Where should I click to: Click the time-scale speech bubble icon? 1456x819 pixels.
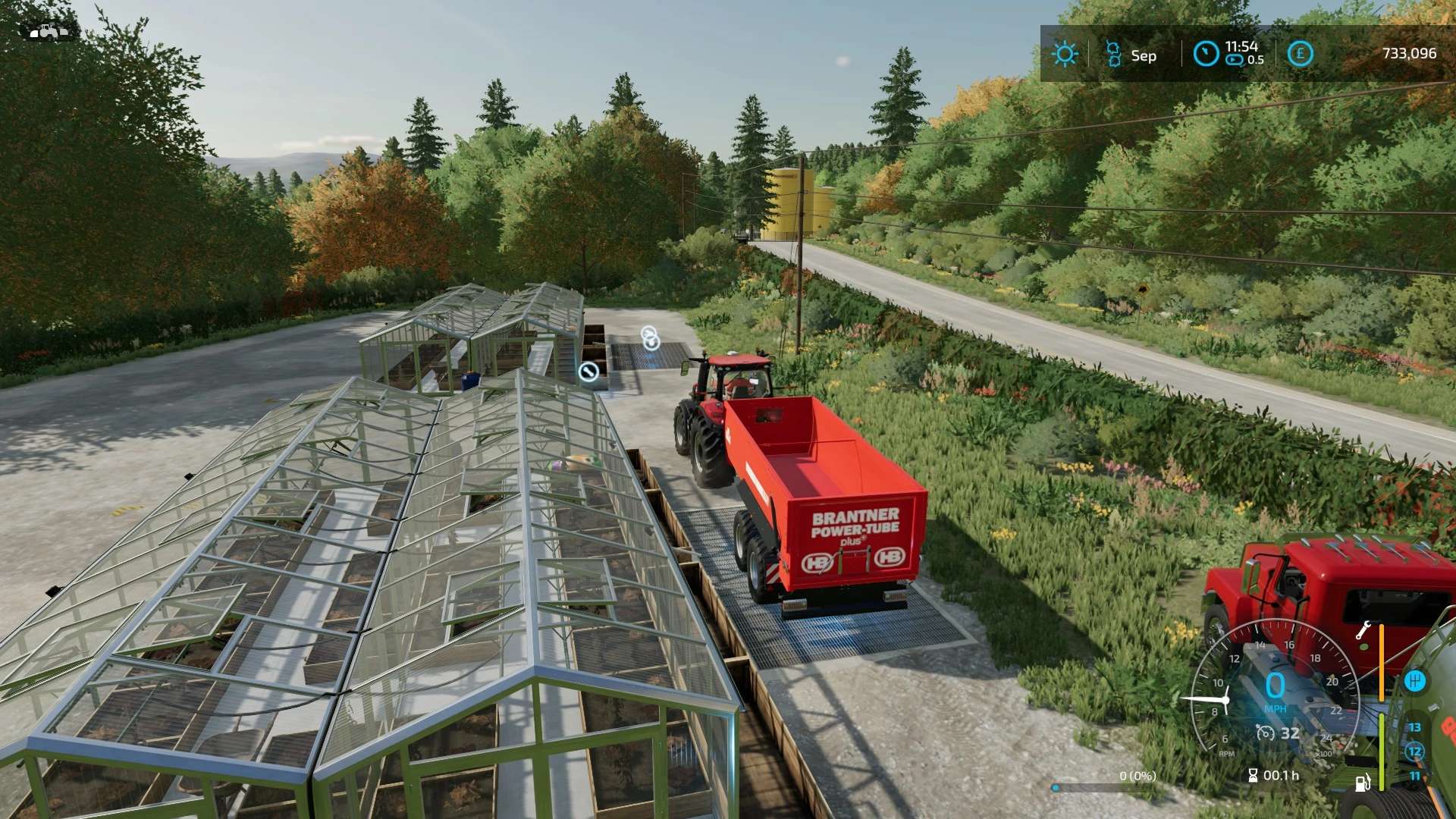(1235, 60)
